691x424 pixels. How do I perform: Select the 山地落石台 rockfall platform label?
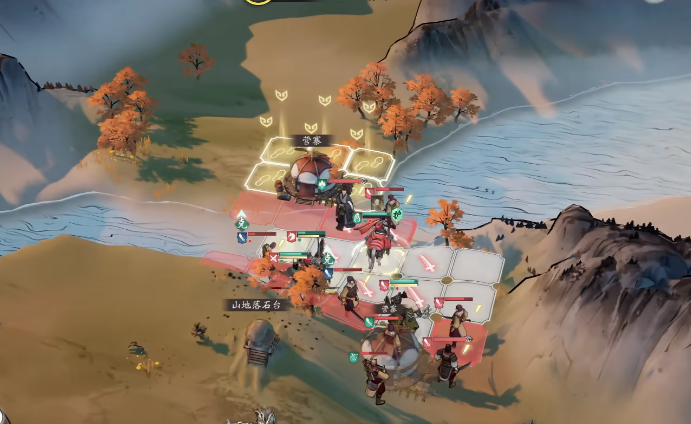tap(256, 305)
